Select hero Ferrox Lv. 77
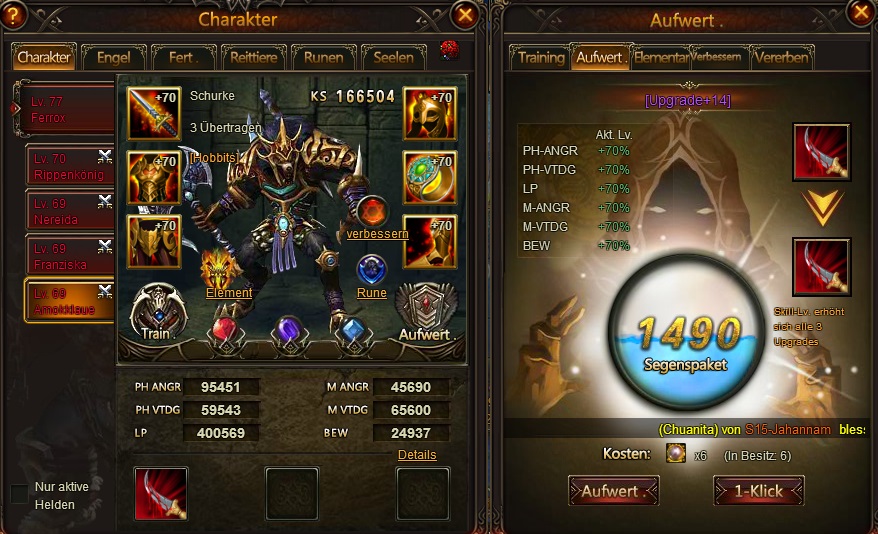 tap(65, 110)
